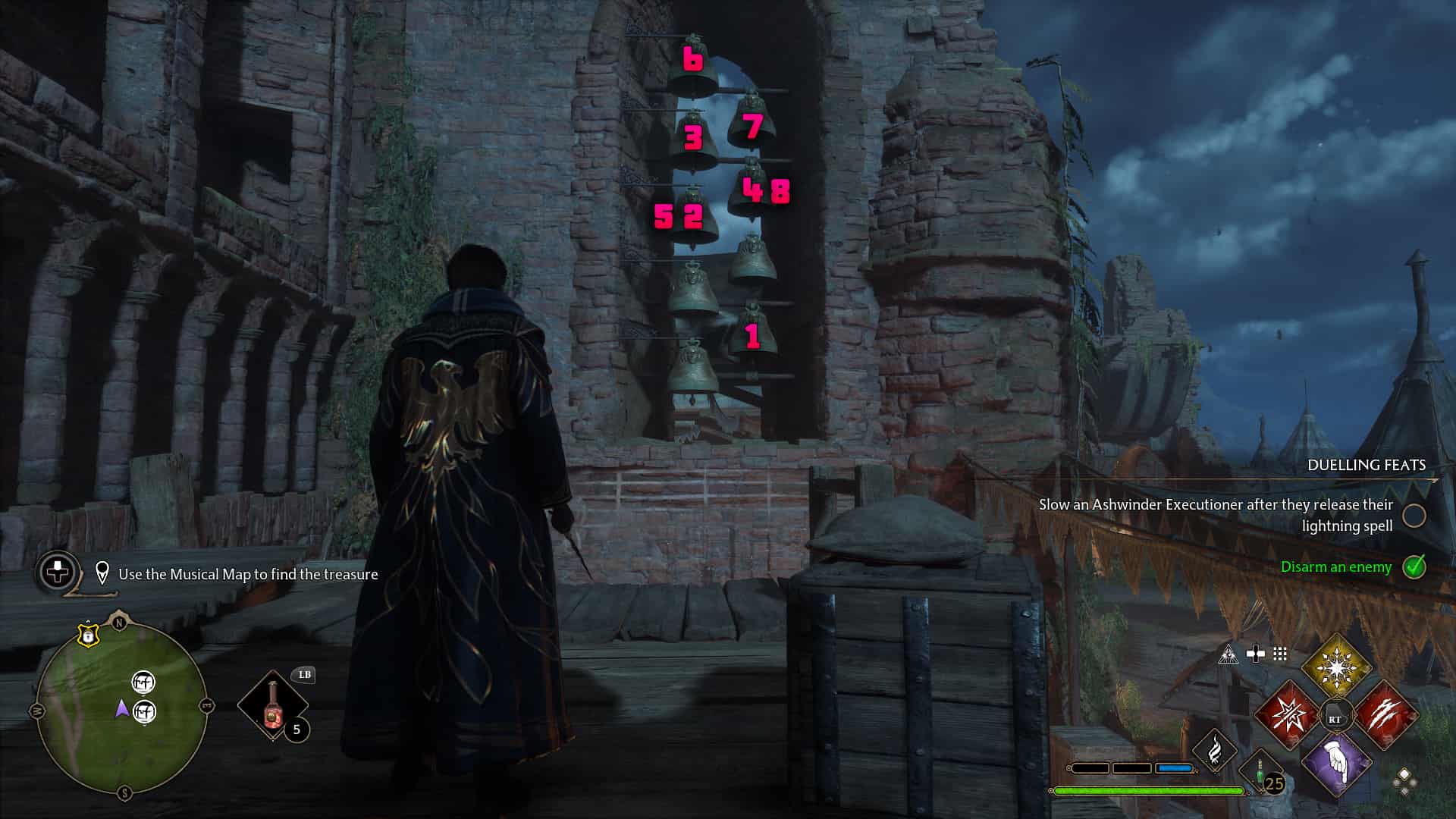Image resolution: width=1456 pixels, height=819 pixels.
Task: Click the D-pad indicator above the spell diamonds
Action: pyautogui.click(x=1257, y=654)
